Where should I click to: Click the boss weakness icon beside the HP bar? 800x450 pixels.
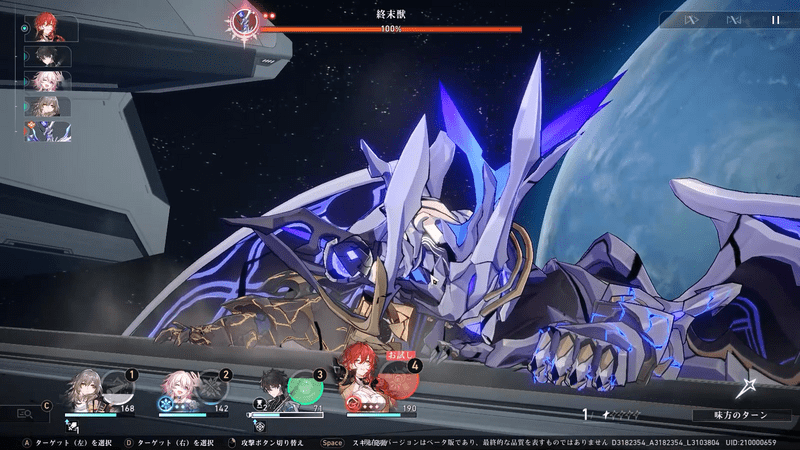tap(244, 20)
